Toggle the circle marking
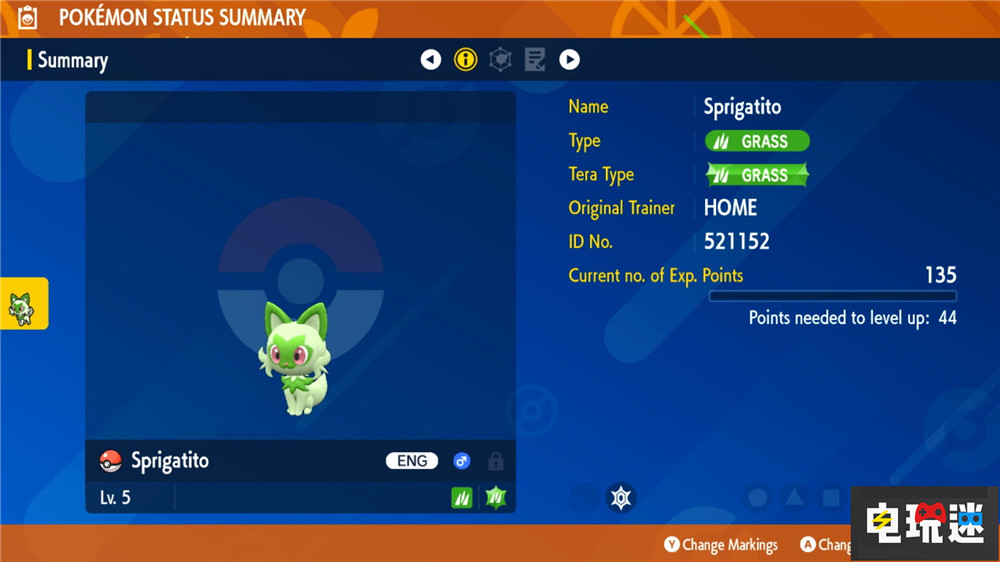Viewport: 1000px width, 562px height. click(758, 497)
